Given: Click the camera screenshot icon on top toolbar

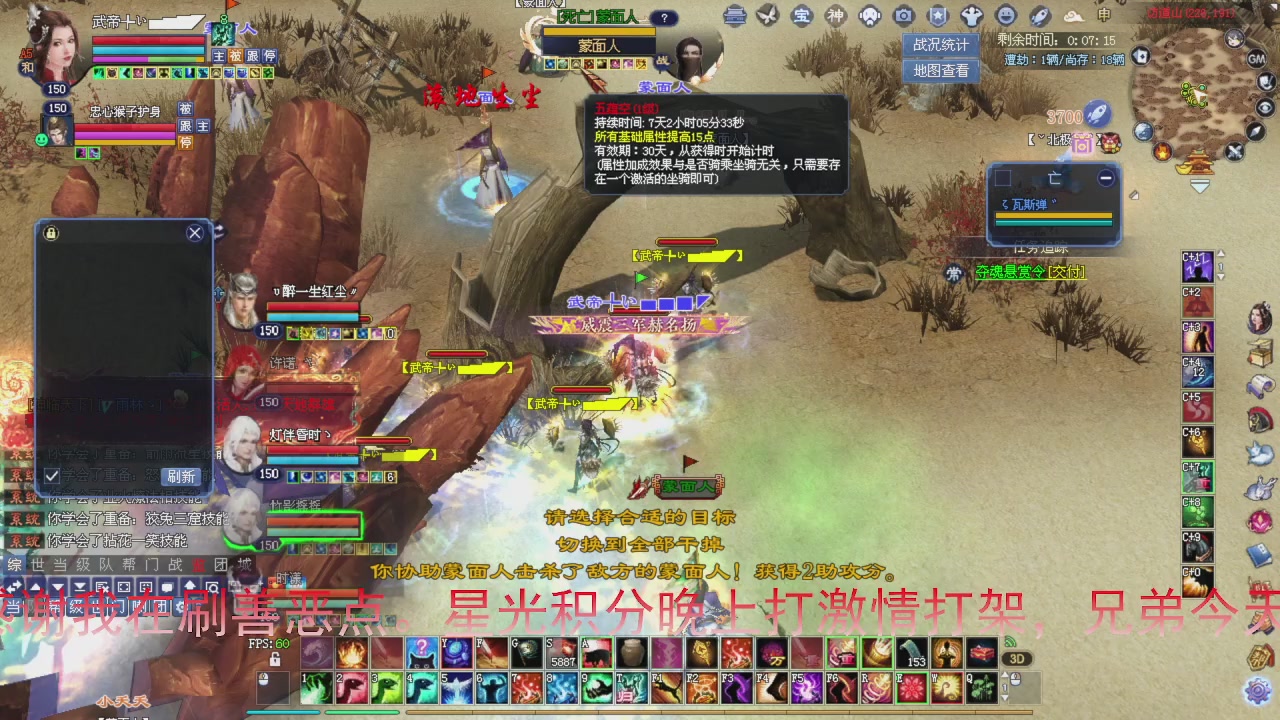Looking at the screenshot, I should coord(904,17).
